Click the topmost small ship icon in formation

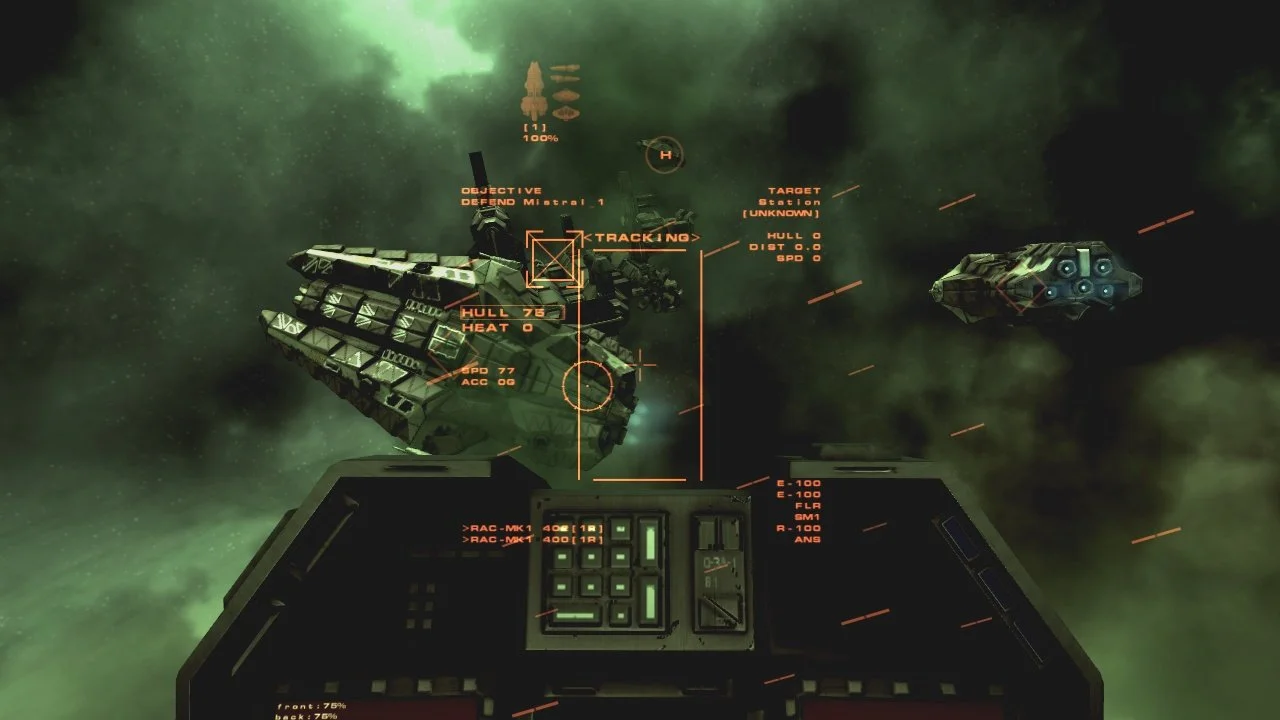tap(564, 68)
